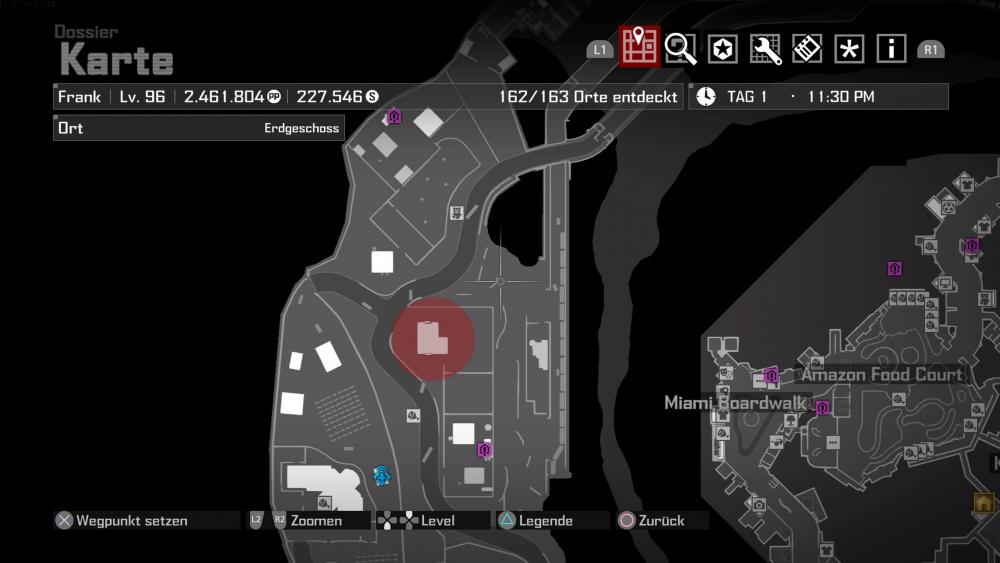Open the asterisk tab
The width and height of the screenshot is (1000, 563).
click(849, 48)
